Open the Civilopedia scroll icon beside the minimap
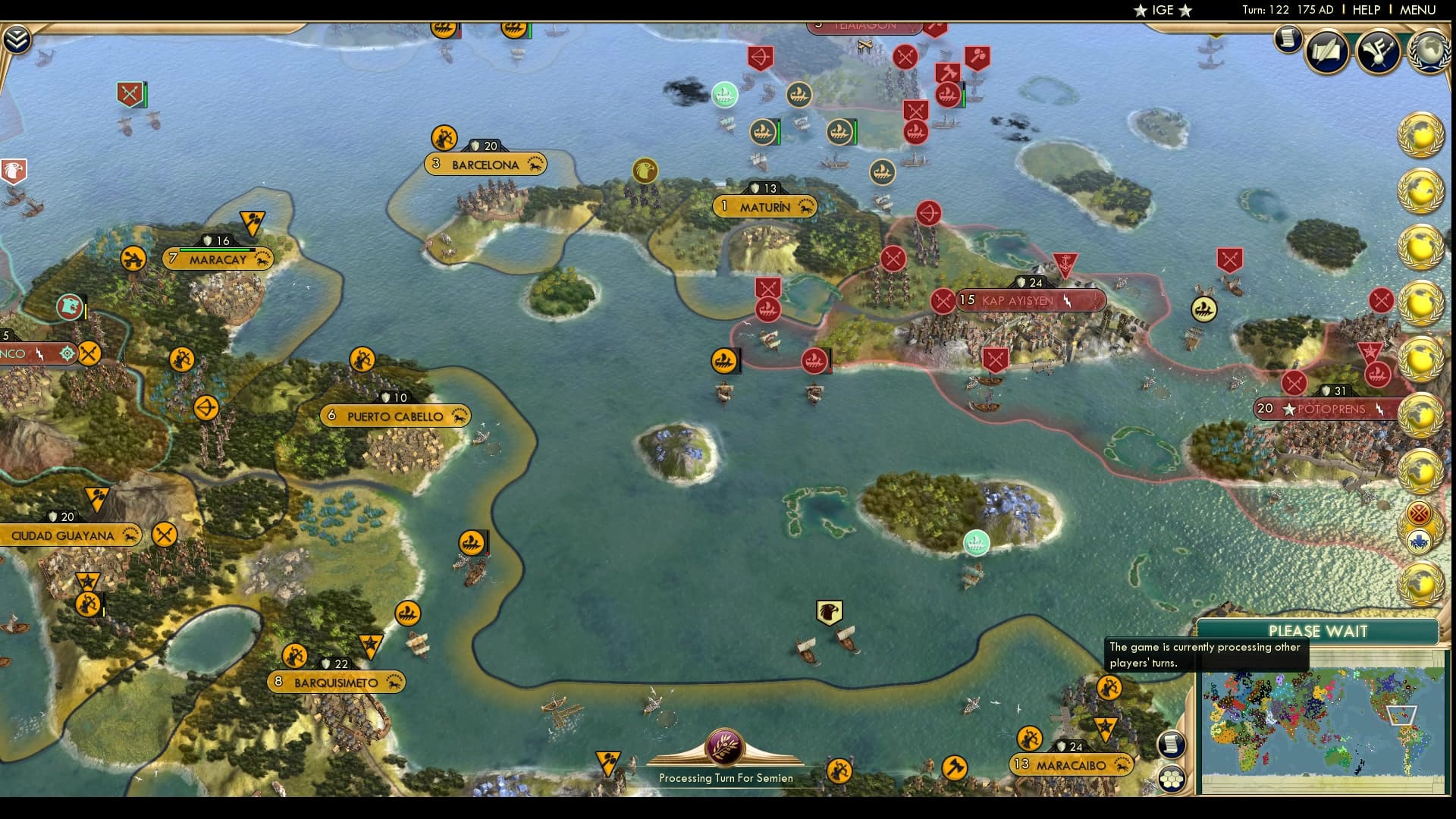1456x819 pixels. coord(1172,745)
